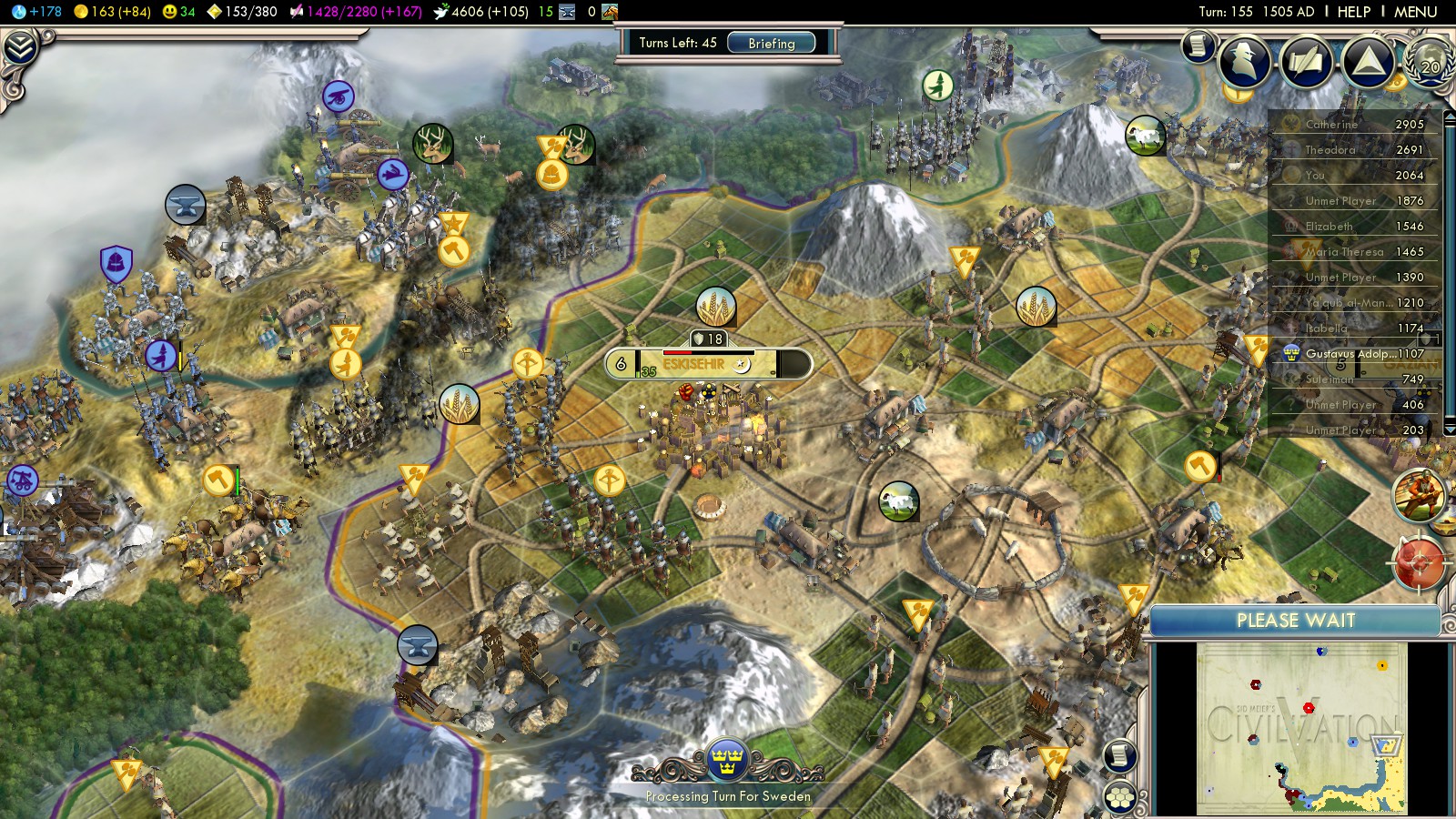
Task: Open the diplomacy overview triangle icon
Action: click(1368, 62)
